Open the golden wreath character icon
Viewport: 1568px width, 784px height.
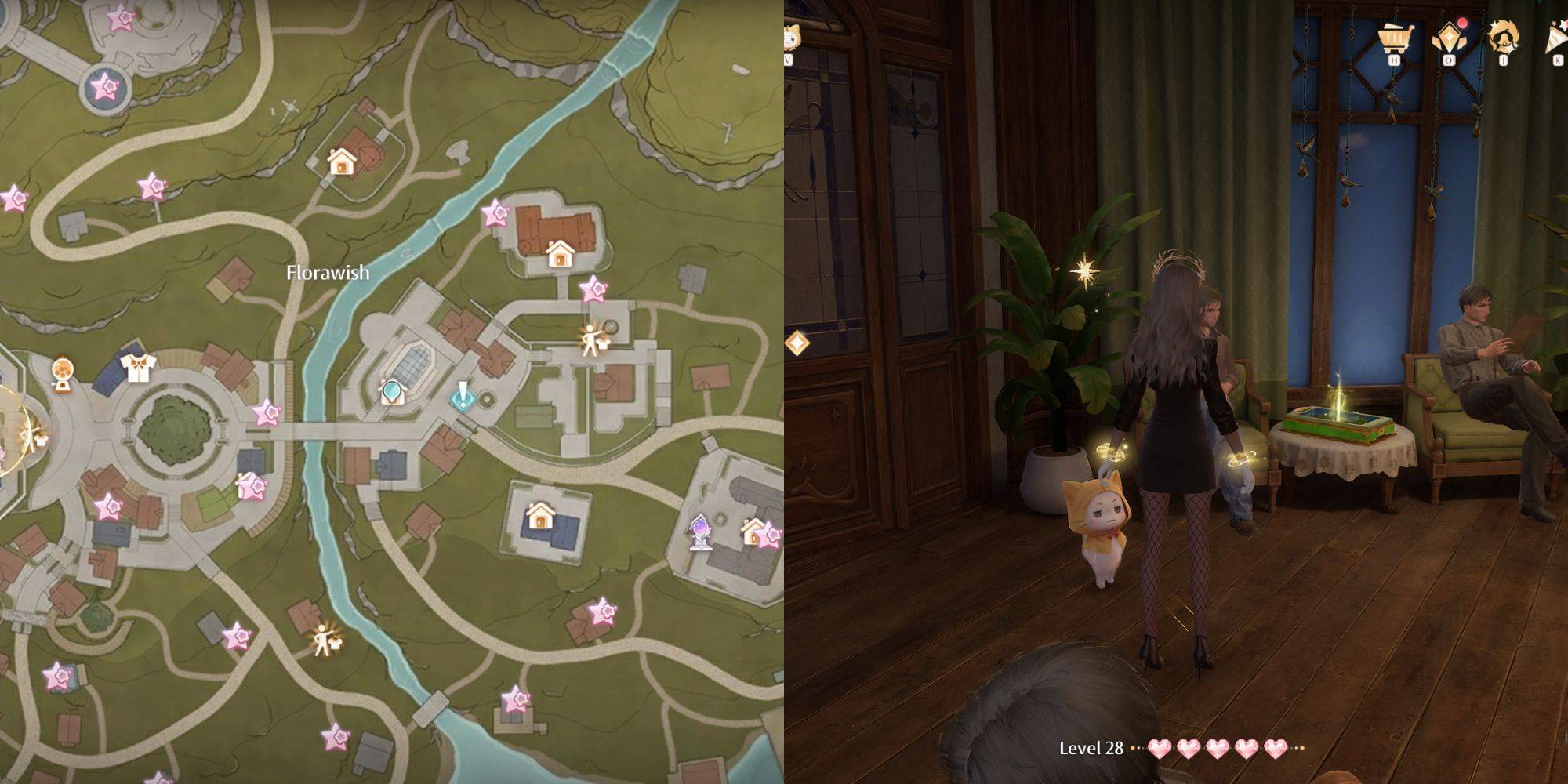pyautogui.click(x=1503, y=37)
